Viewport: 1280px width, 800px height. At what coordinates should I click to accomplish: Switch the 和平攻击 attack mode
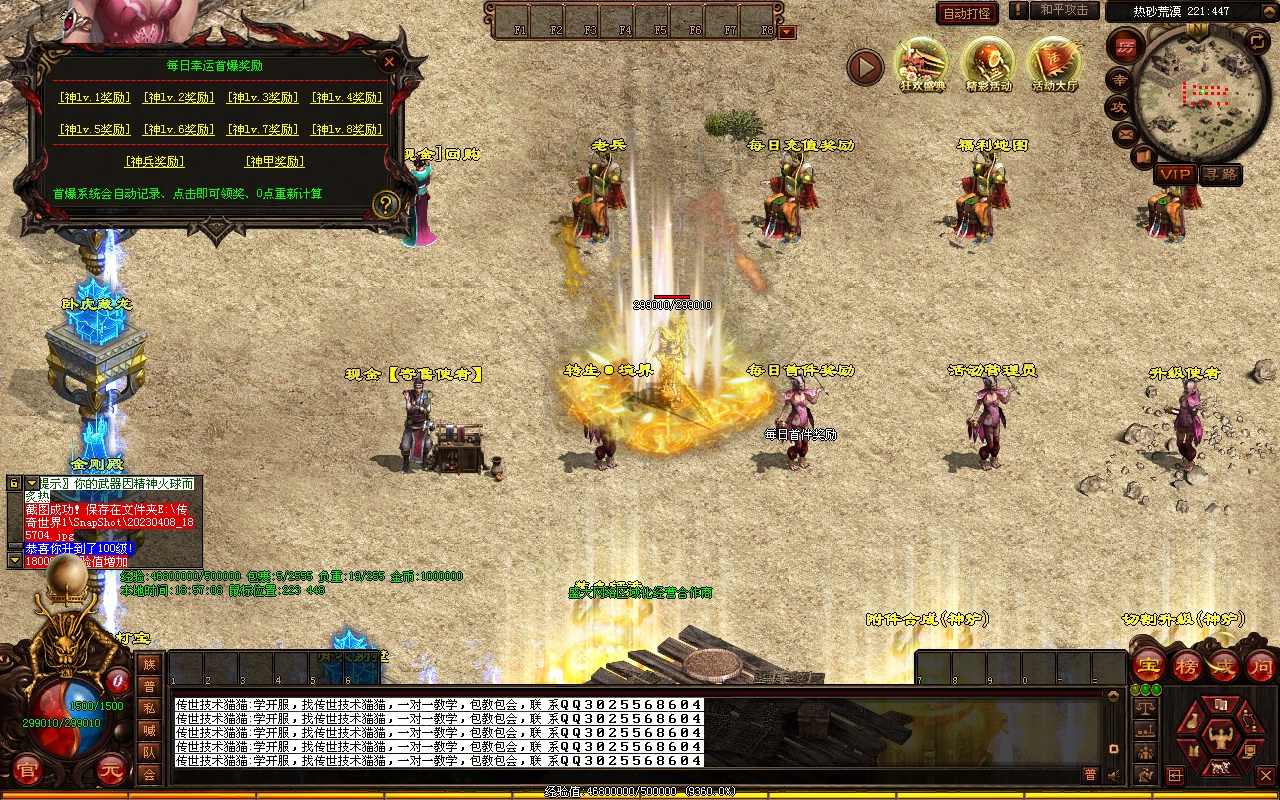1063,10
